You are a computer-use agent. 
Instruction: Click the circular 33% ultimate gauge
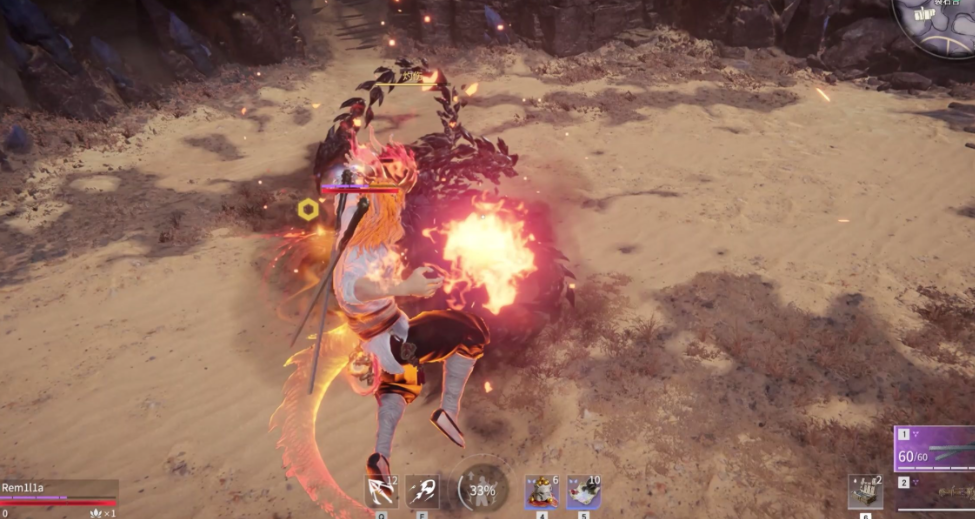[482, 490]
